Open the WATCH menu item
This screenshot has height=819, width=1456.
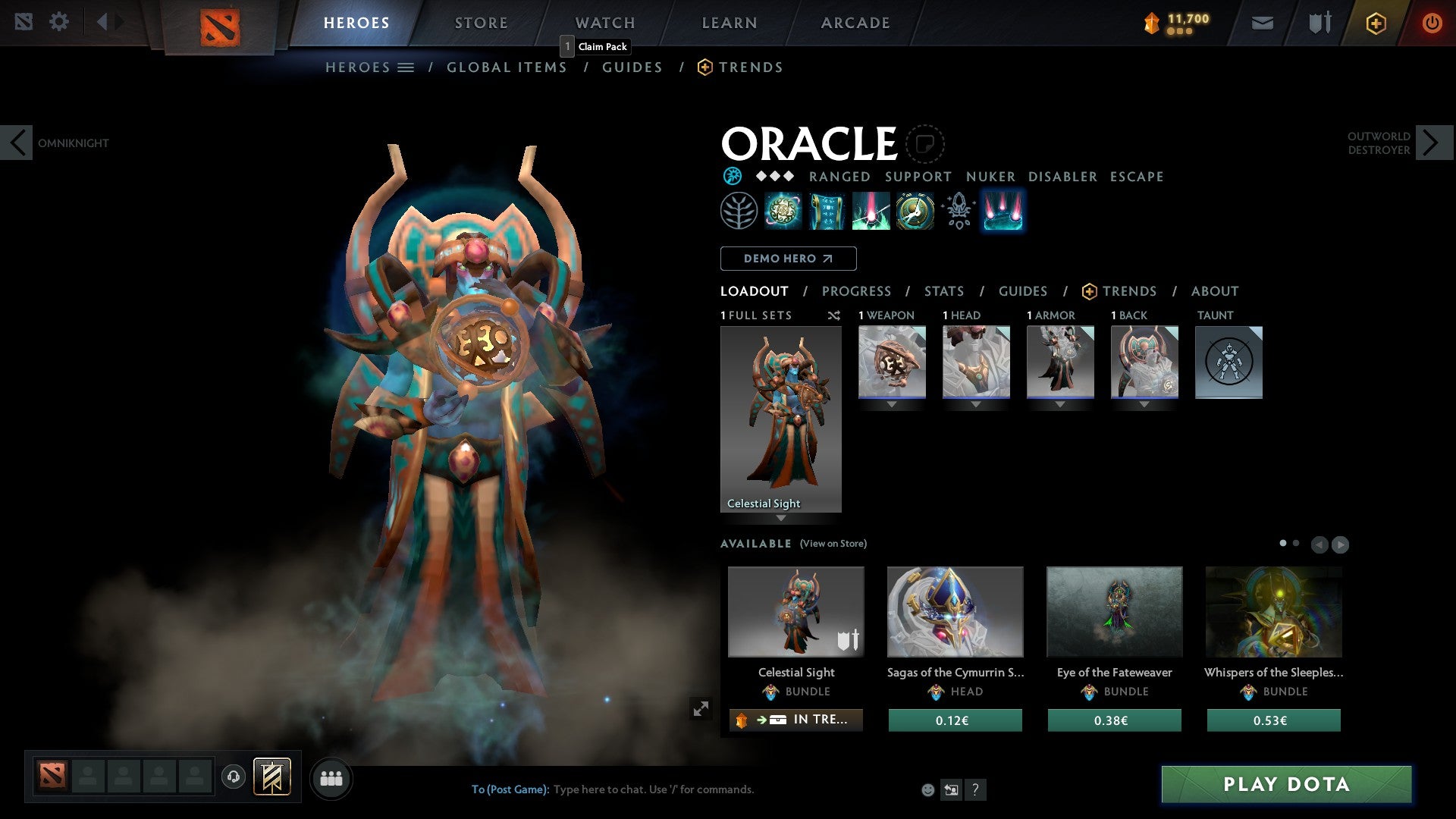[604, 23]
